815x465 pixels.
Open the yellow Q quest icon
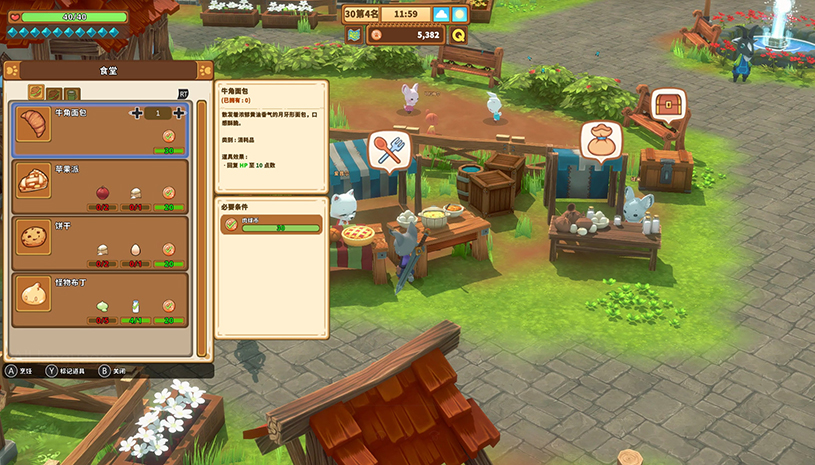coord(458,35)
